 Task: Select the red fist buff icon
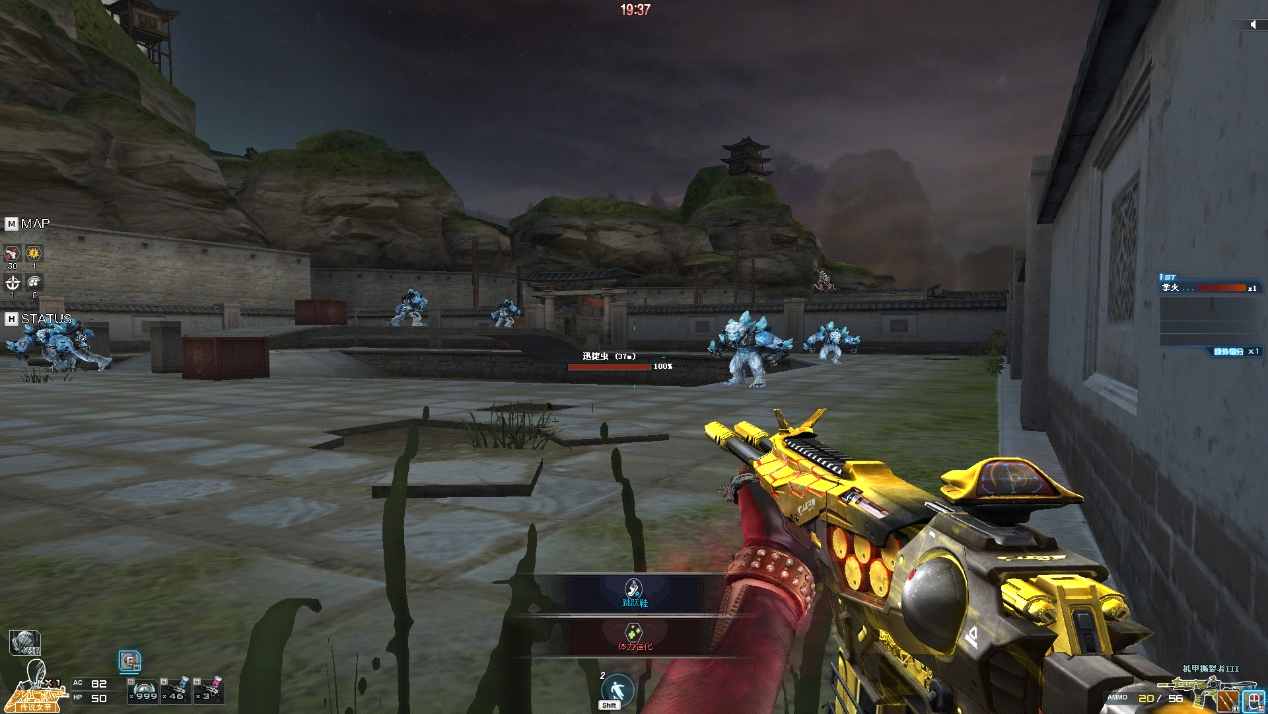coord(12,253)
